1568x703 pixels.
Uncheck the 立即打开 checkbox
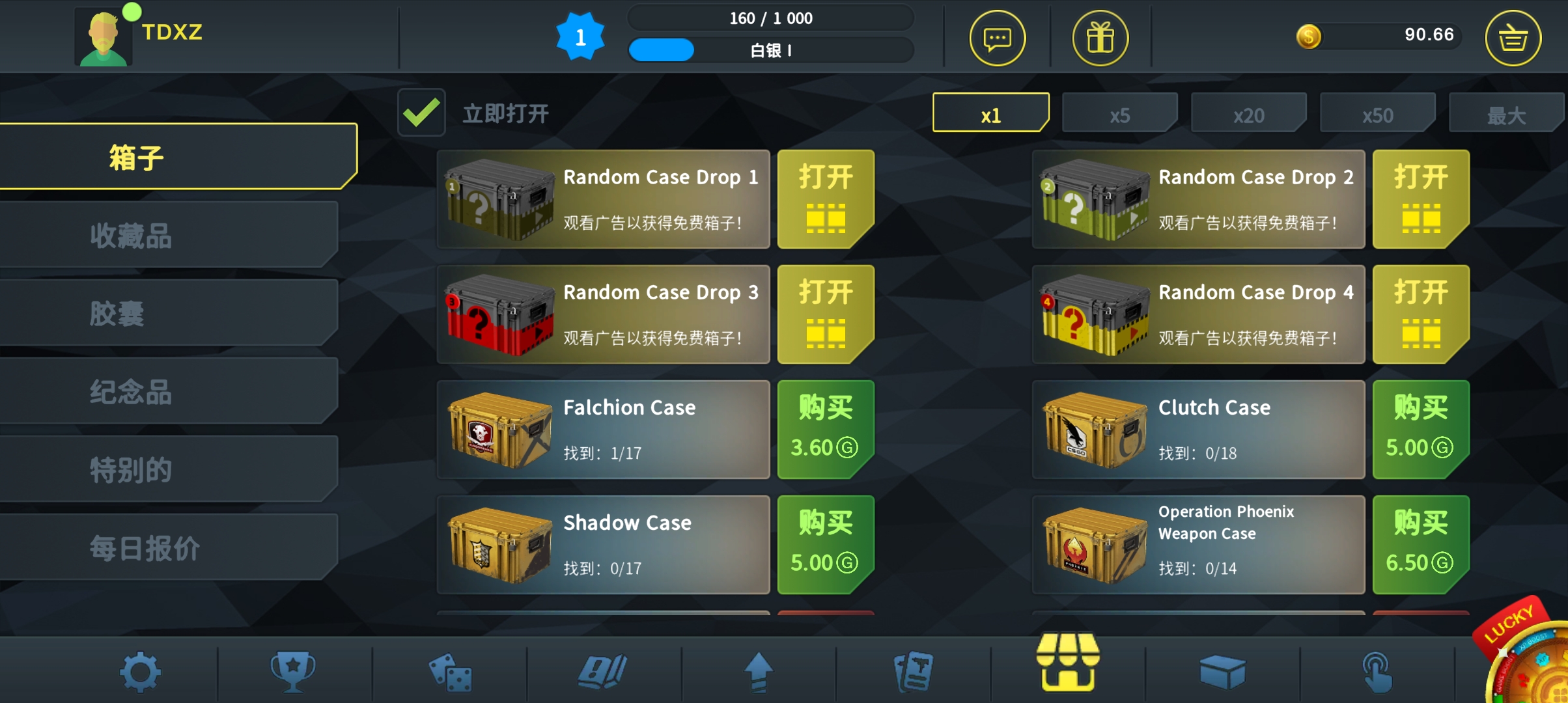[421, 112]
